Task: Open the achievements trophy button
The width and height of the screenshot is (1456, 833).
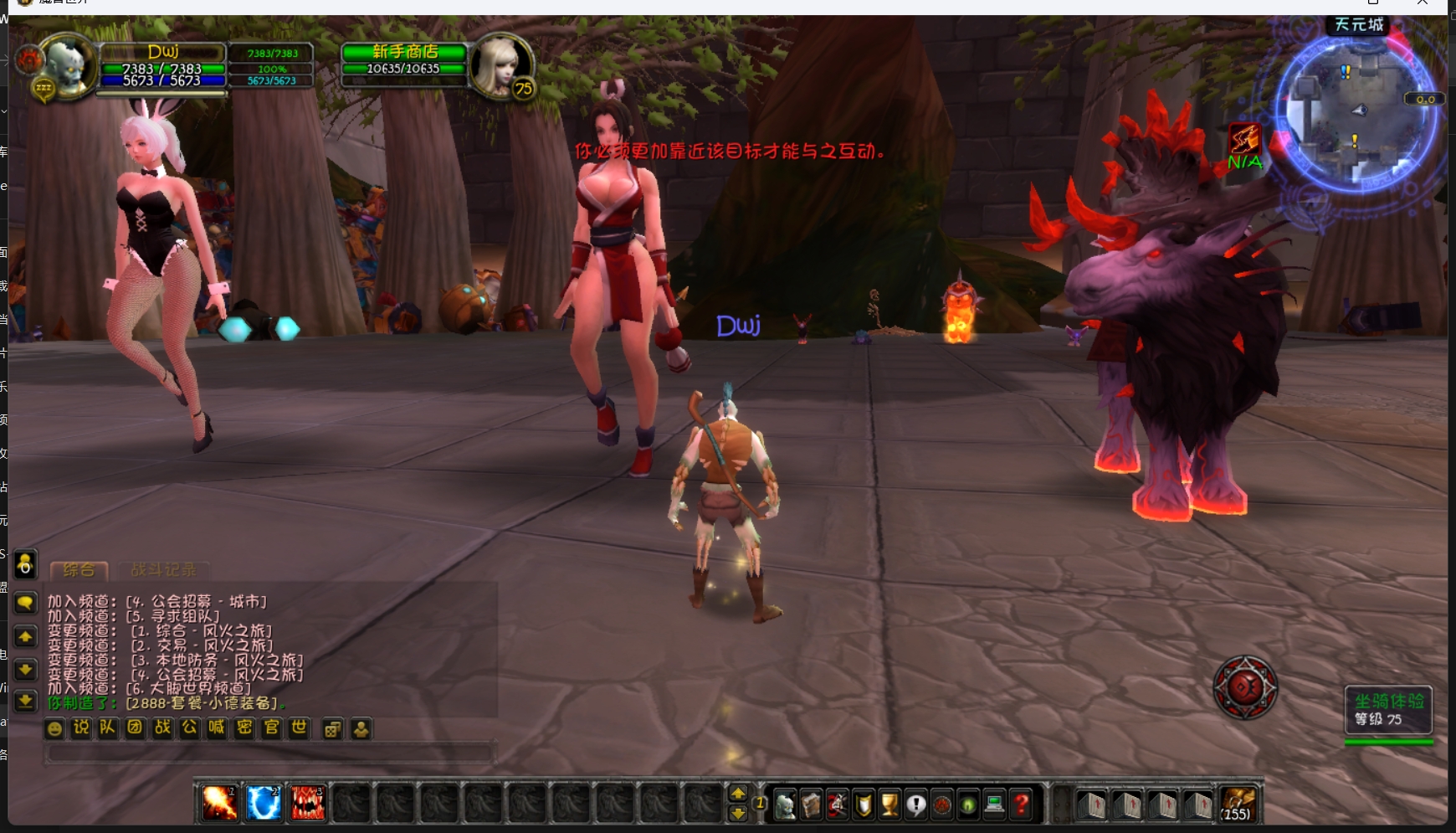Action: pyautogui.click(x=889, y=805)
